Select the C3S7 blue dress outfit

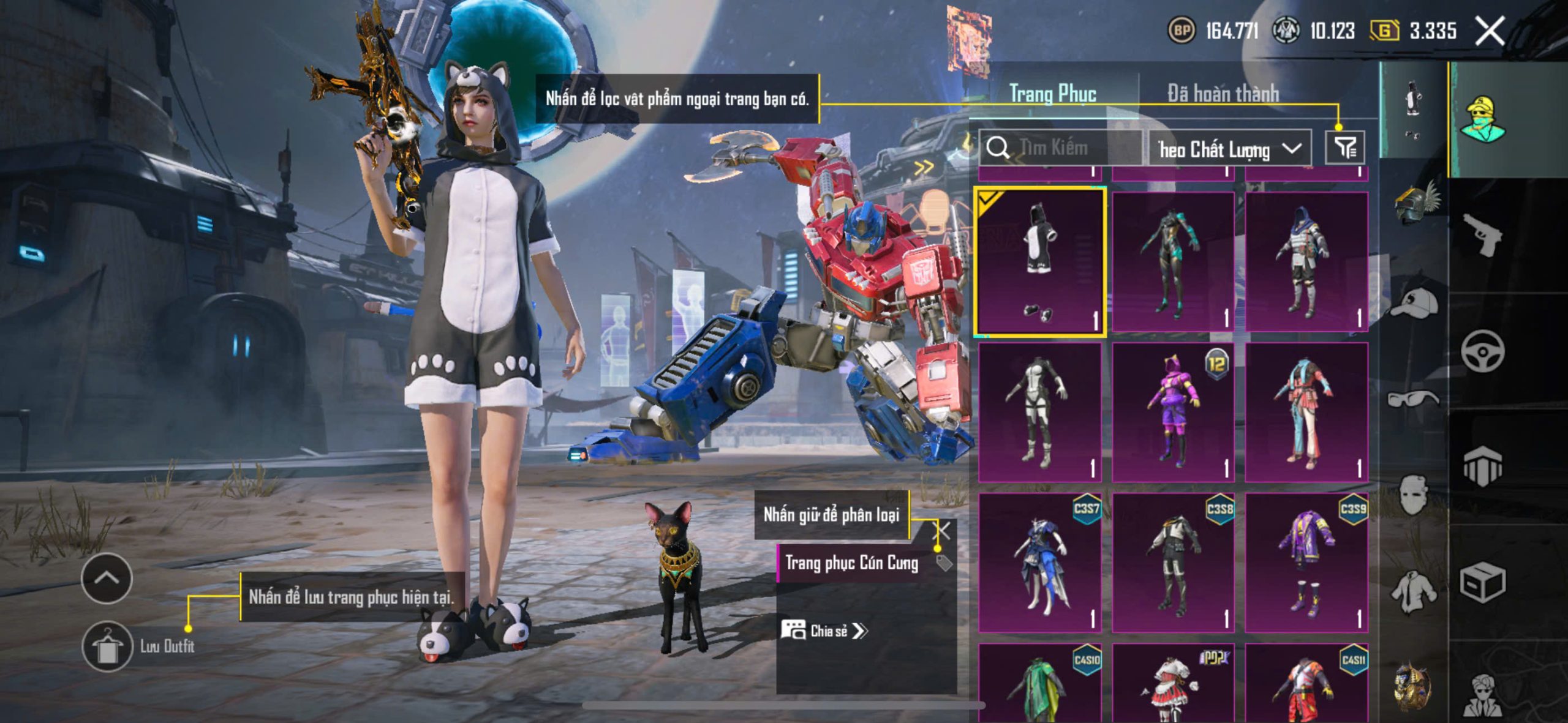pyautogui.click(x=1040, y=563)
